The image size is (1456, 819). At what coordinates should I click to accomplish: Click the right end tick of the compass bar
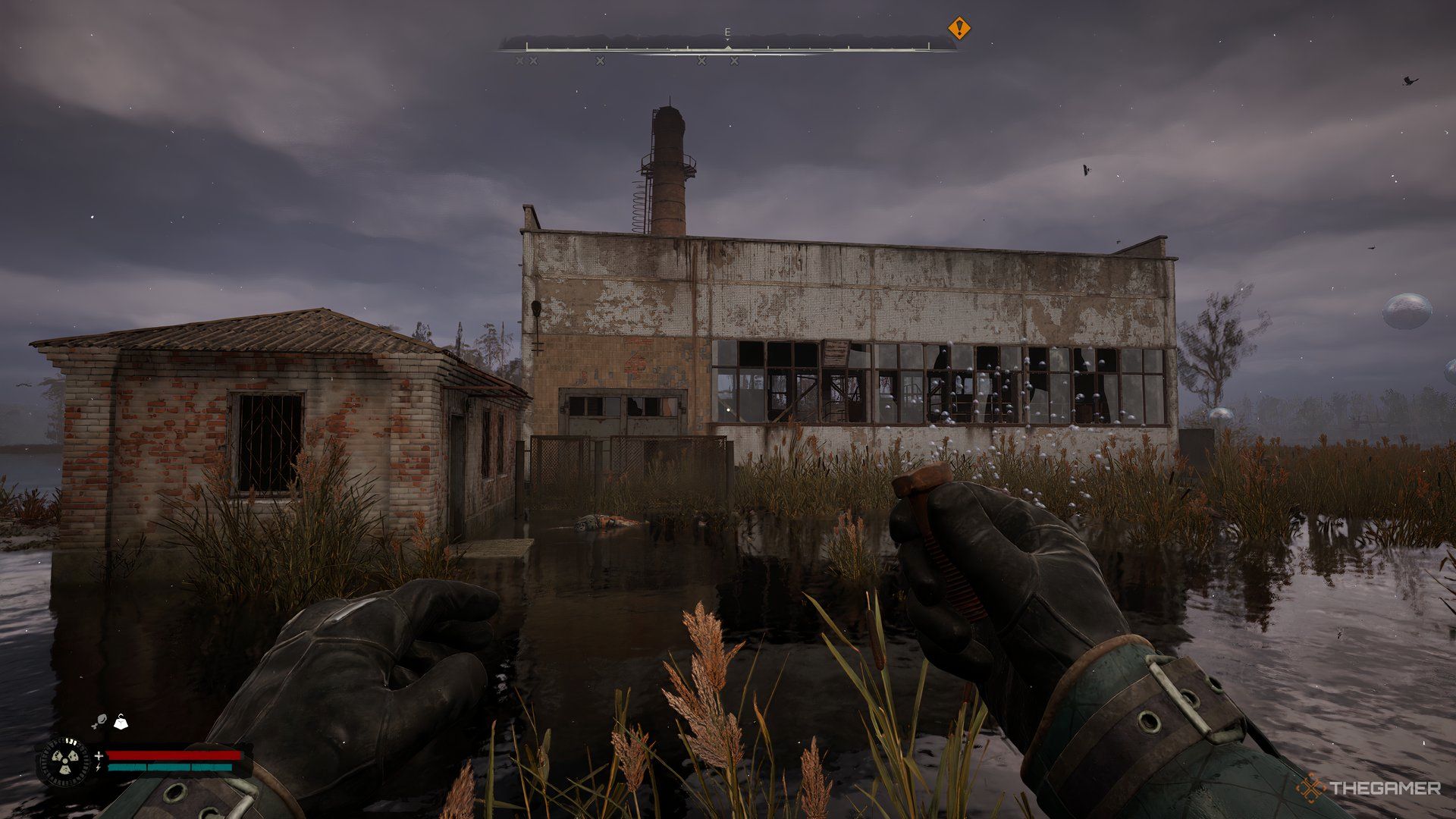click(928, 45)
